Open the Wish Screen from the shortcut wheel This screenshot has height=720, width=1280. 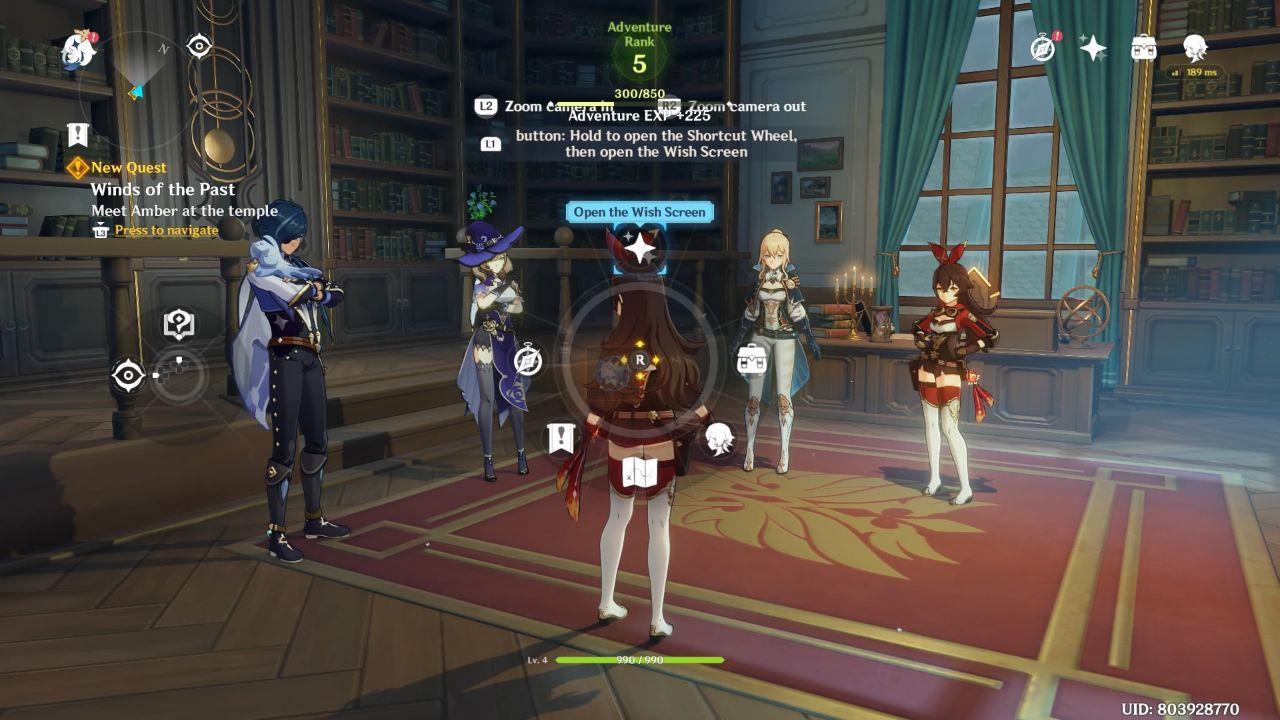(x=639, y=246)
